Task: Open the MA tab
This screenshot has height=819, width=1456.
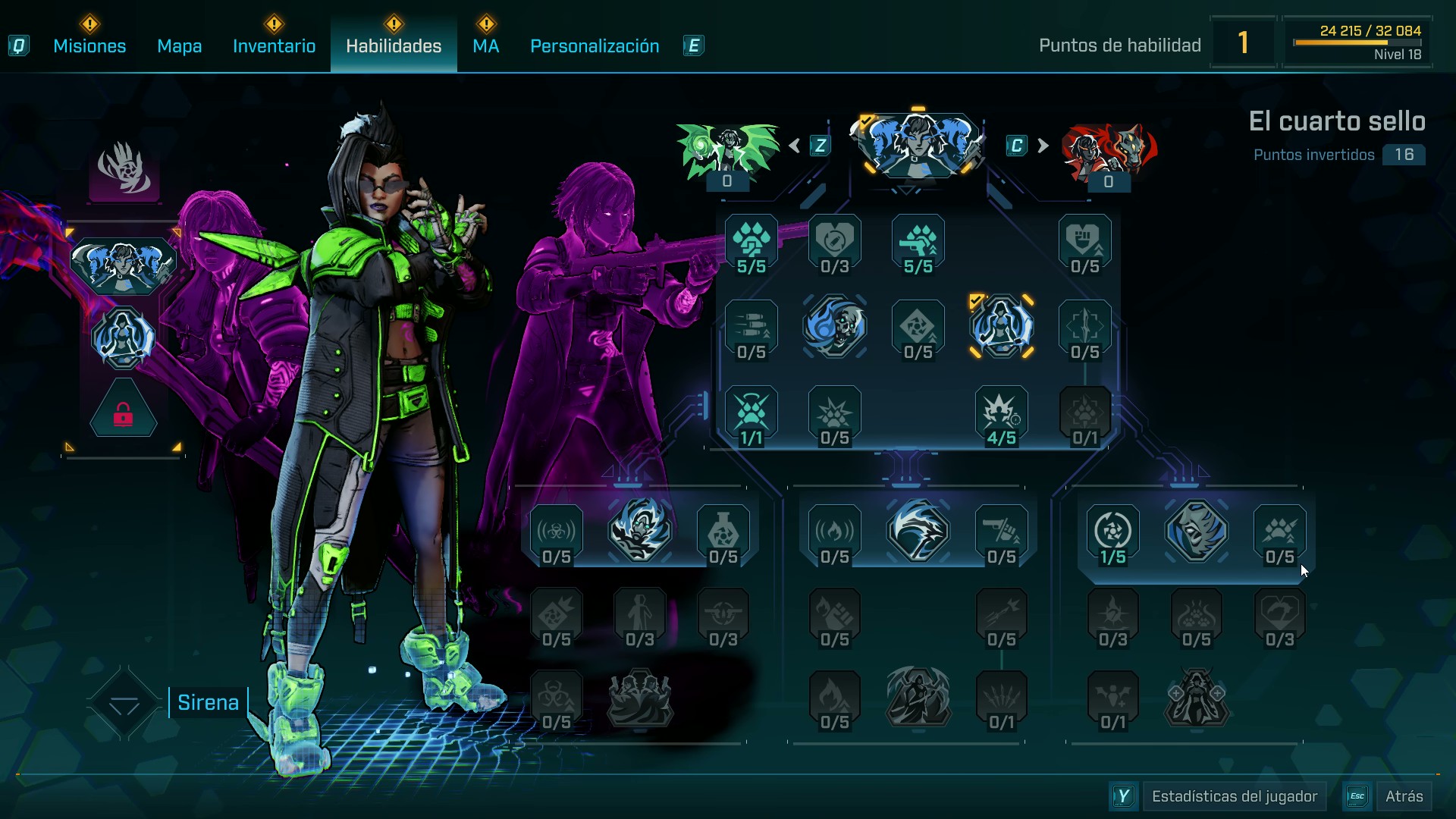Action: pos(485,46)
